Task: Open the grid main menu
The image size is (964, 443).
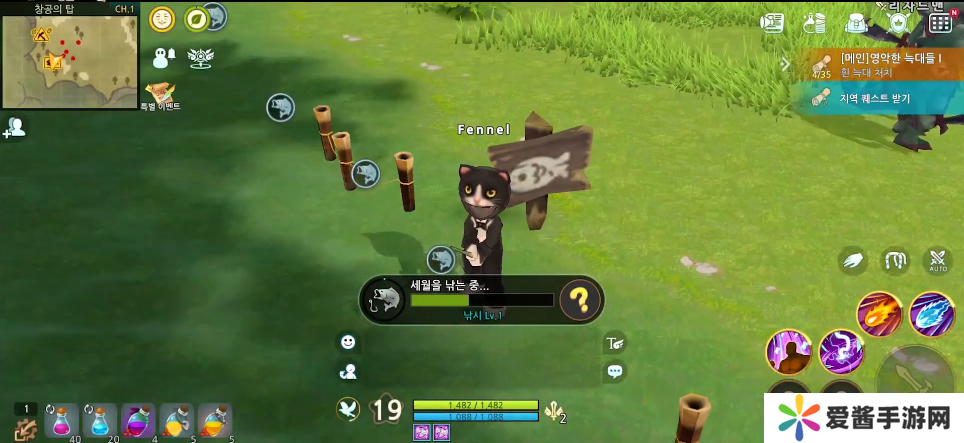Action: [x=940, y=22]
